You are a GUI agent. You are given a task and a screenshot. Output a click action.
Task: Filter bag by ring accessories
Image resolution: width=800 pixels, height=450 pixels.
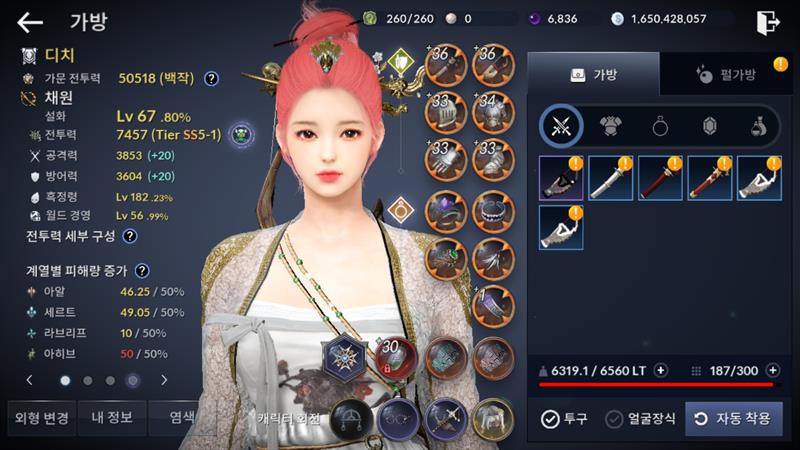point(661,126)
